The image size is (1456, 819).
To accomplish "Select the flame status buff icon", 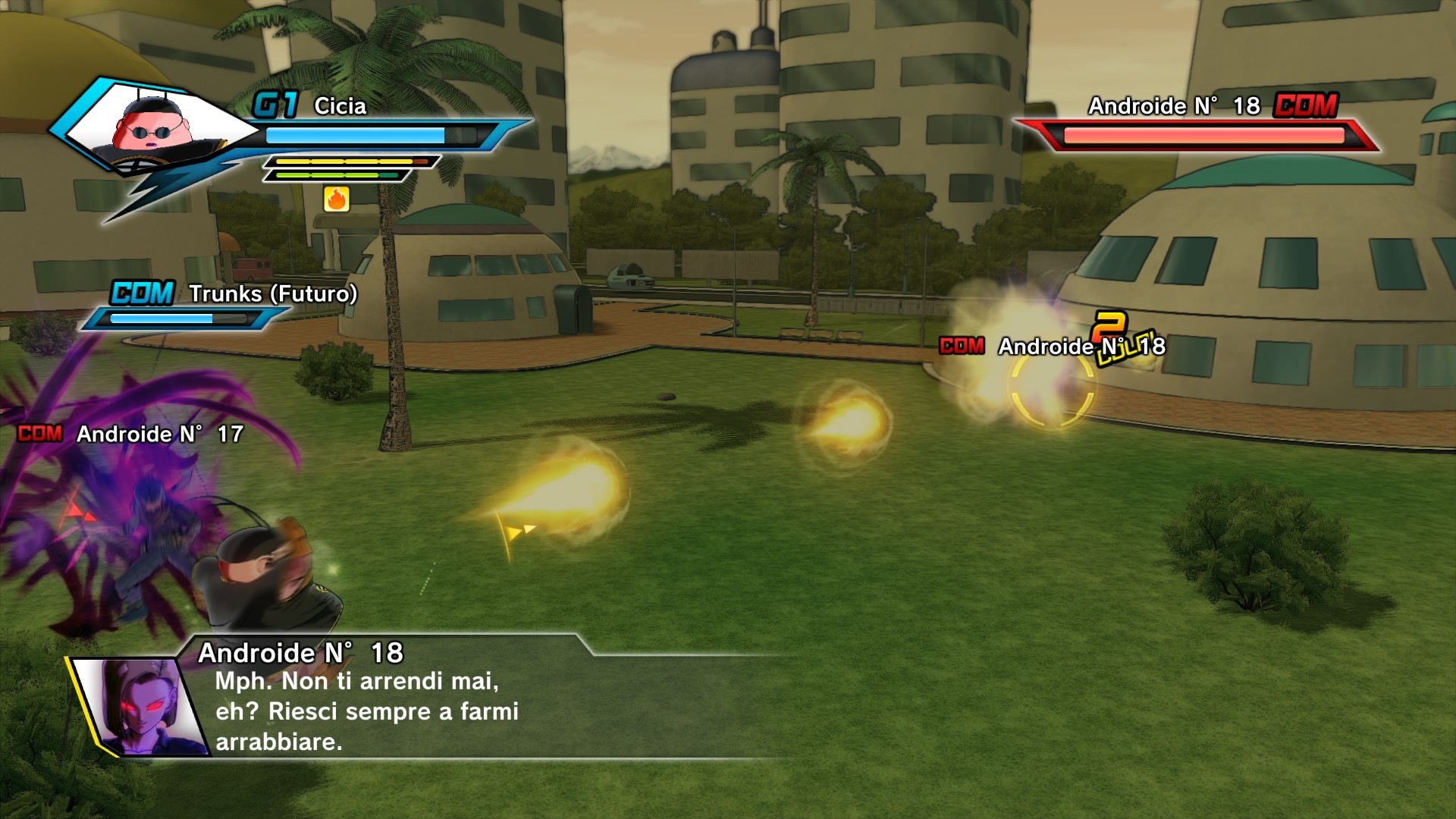I will (337, 199).
